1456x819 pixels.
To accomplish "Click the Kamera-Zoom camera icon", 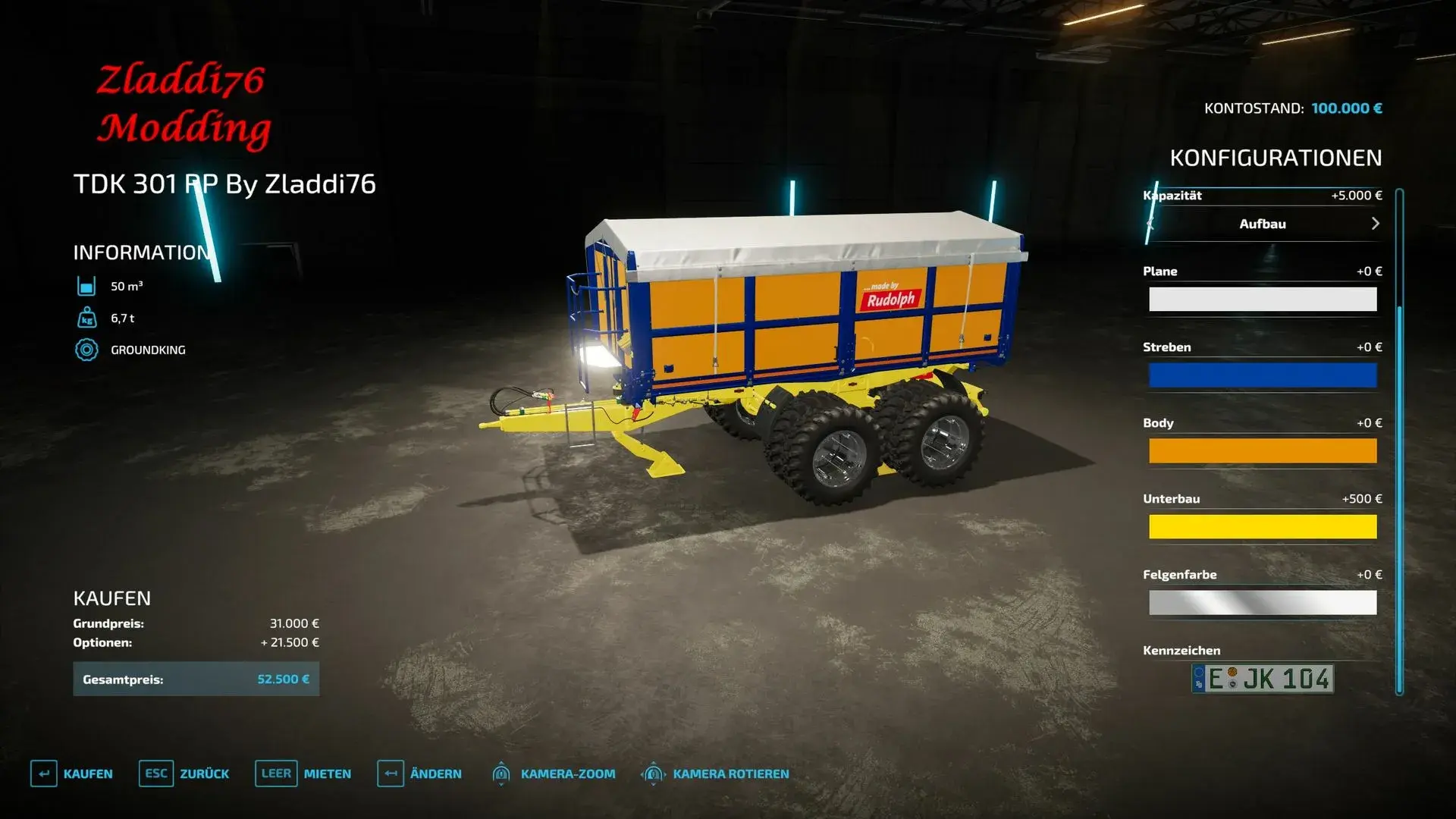I will coord(500,773).
